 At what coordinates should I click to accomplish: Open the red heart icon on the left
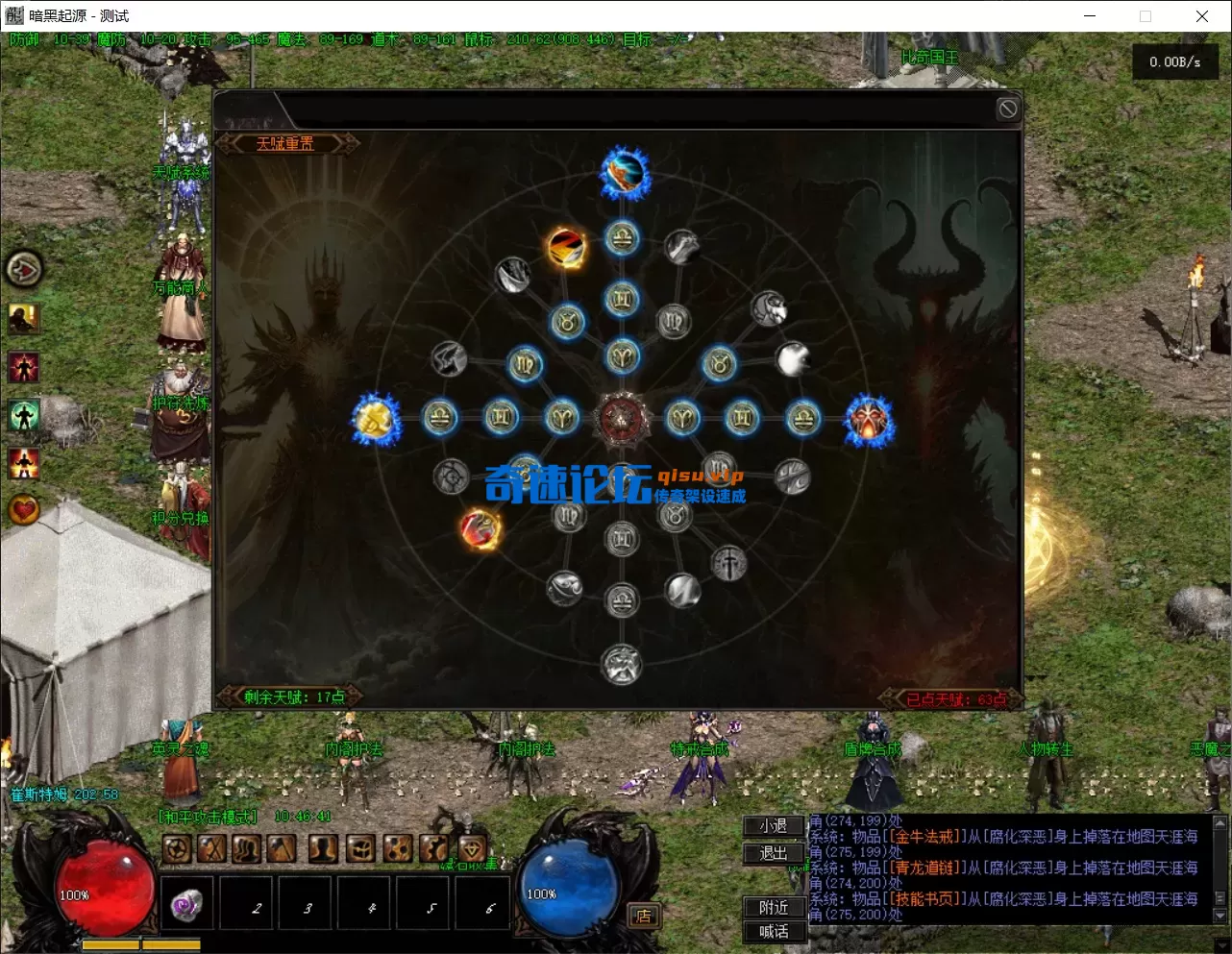point(24,509)
